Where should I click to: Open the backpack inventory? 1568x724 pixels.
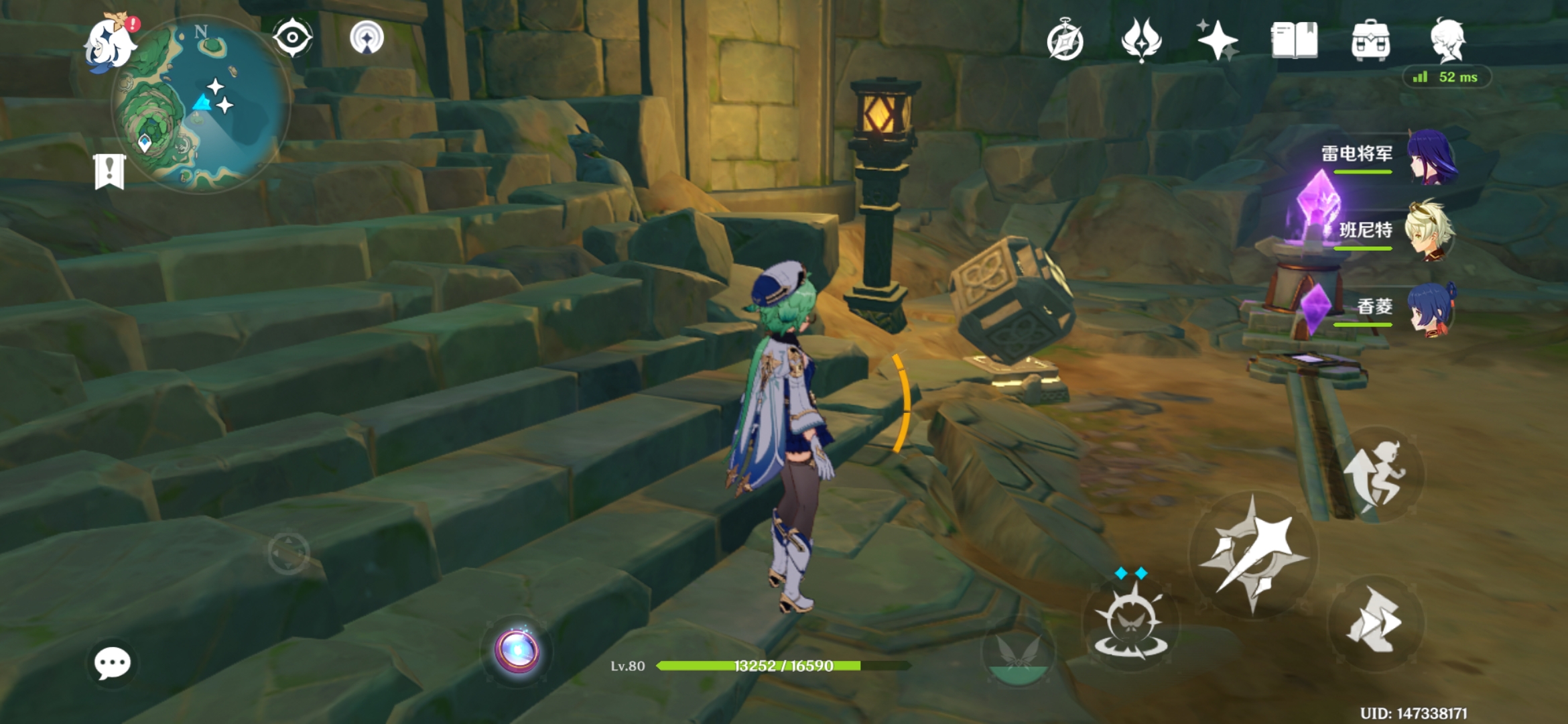pos(1370,40)
